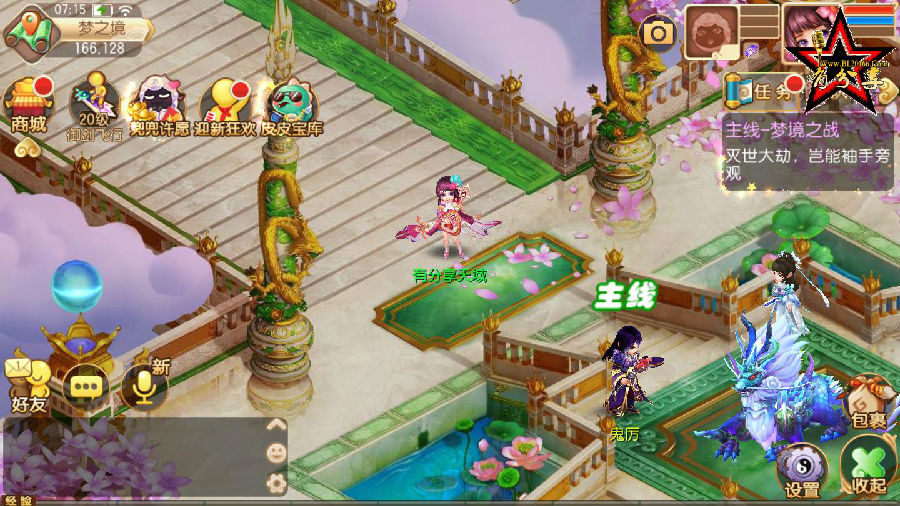The height and width of the screenshot is (506, 900).
Task: Tap the blue crystal orb on the golden stand
Action: tap(77, 287)
